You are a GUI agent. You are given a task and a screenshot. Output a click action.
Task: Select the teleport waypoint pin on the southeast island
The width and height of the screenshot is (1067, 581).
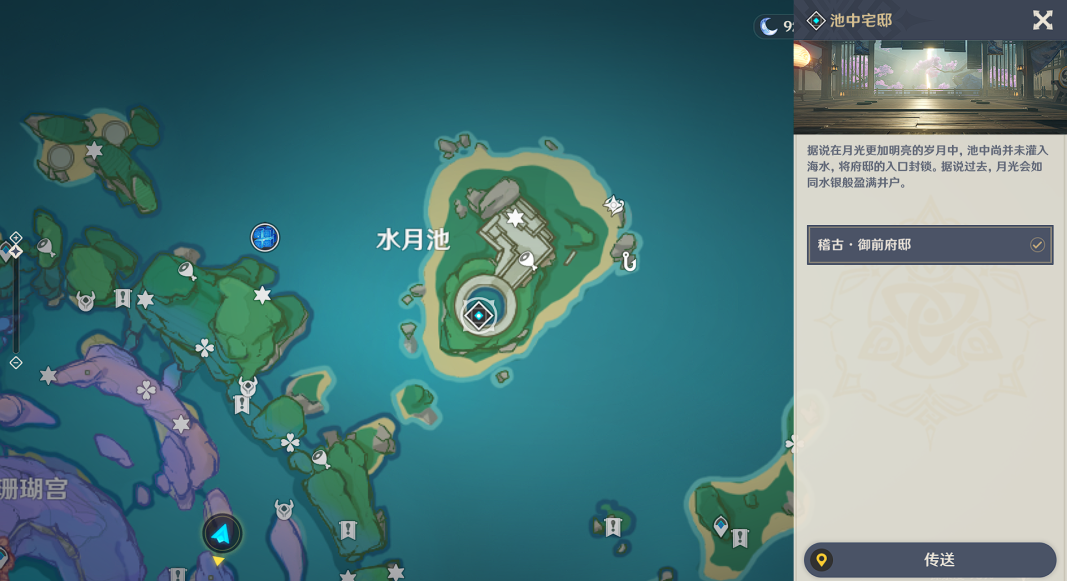click(721, 525)
